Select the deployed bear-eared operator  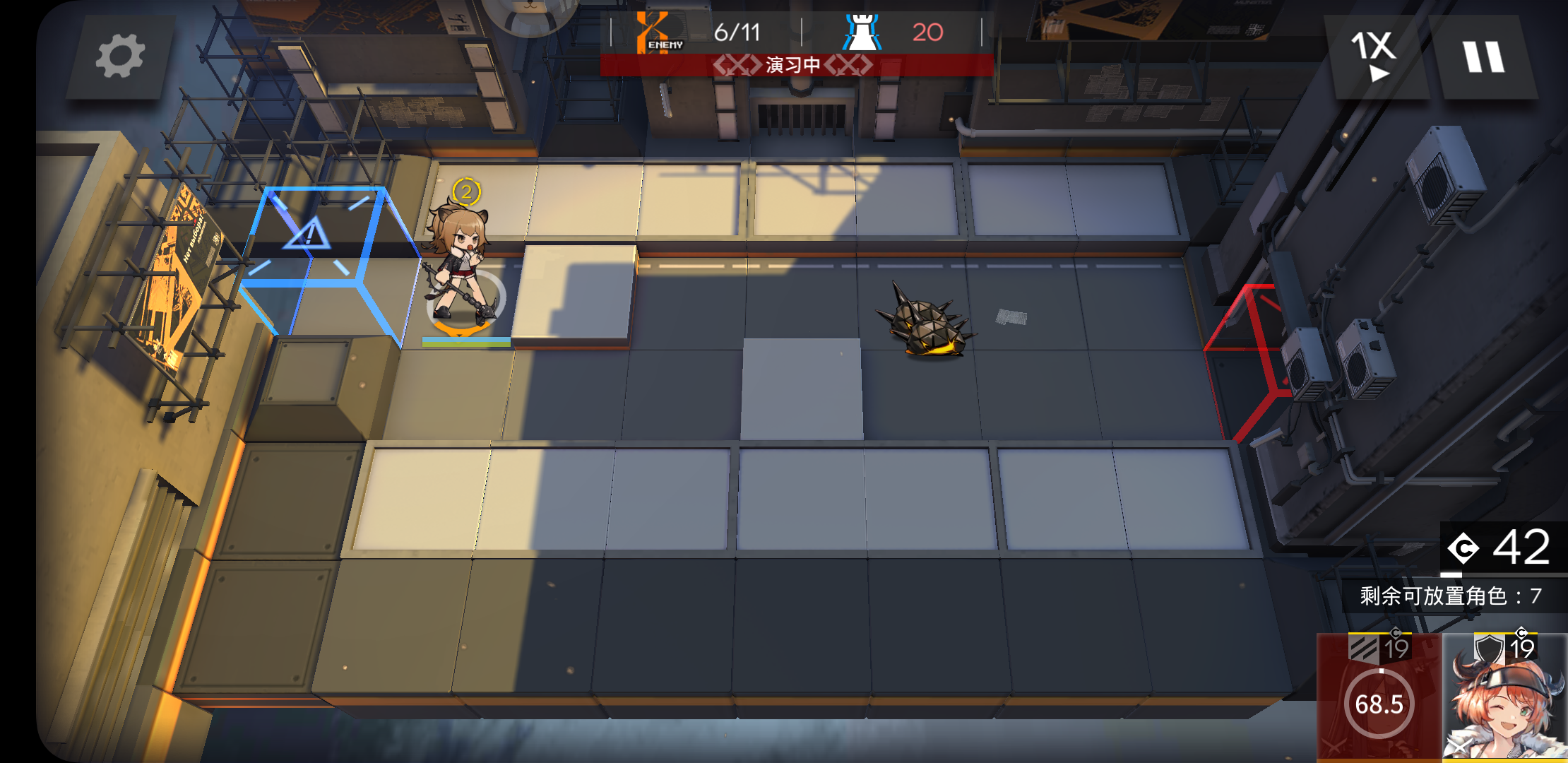point(461,268)
